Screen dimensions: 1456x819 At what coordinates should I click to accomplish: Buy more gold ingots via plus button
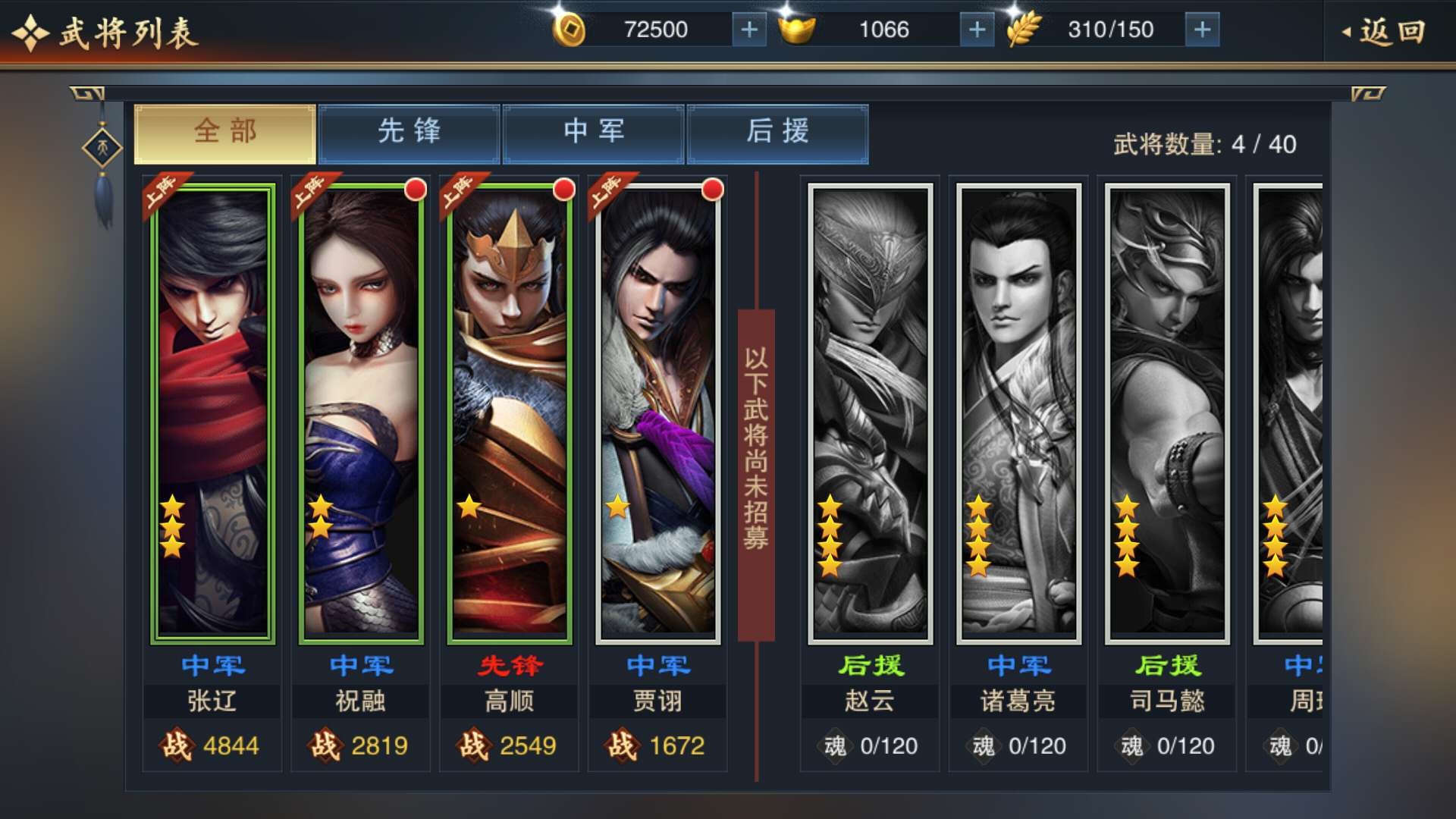[977, 30]
